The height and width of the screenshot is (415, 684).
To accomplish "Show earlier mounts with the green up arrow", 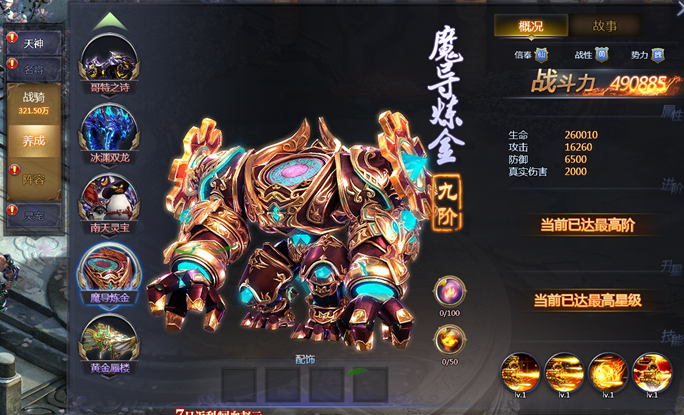I will coord(109,20).
